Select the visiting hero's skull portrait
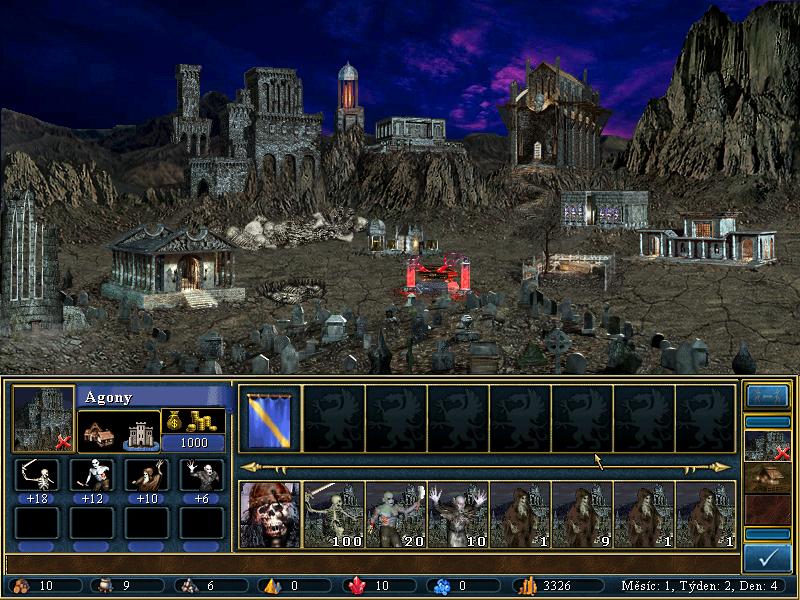Image resolution: width=800 pixels, height=600 pixels. (271, 514)
